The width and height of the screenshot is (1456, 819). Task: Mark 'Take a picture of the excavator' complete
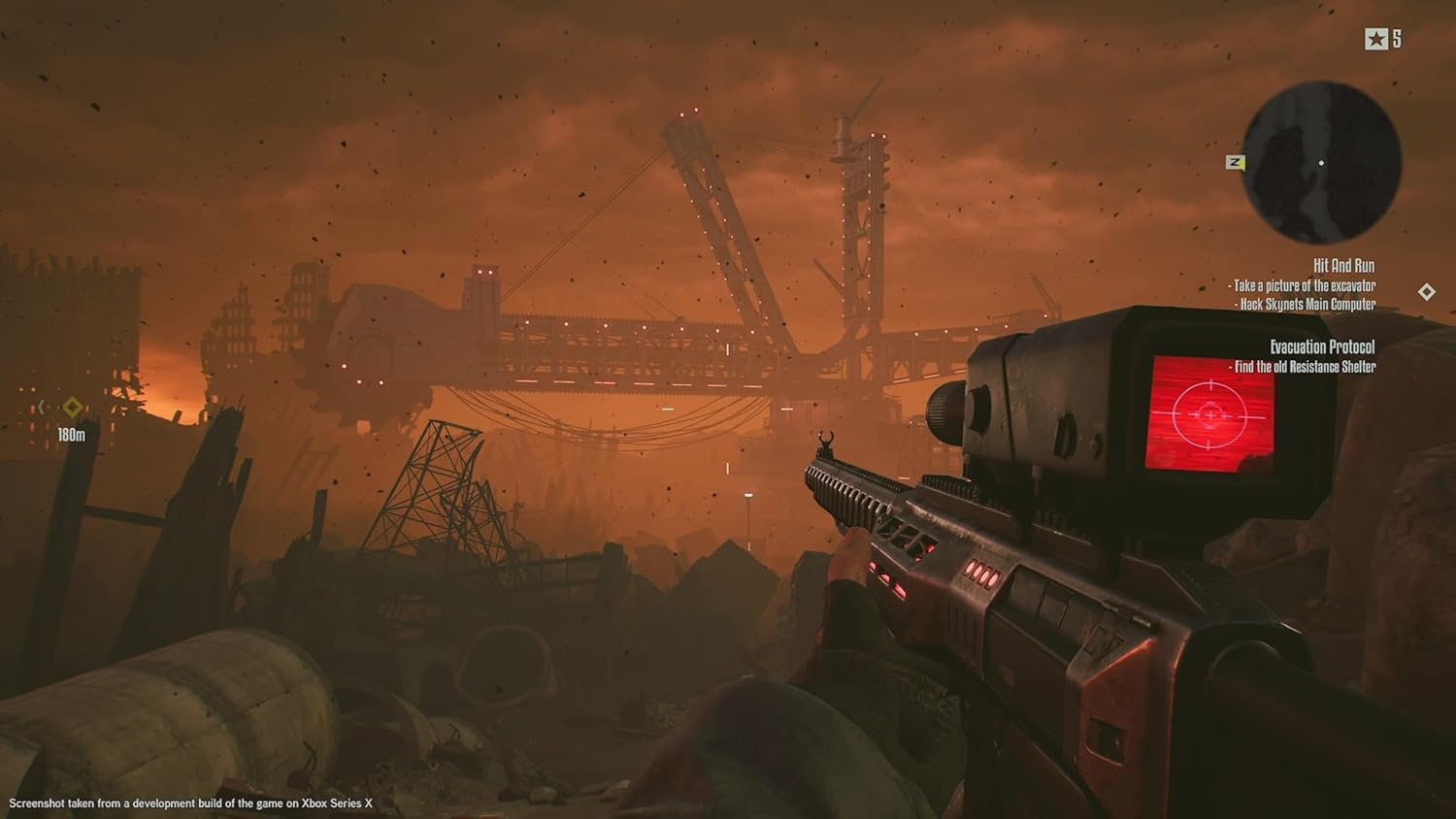point(1304,285)
